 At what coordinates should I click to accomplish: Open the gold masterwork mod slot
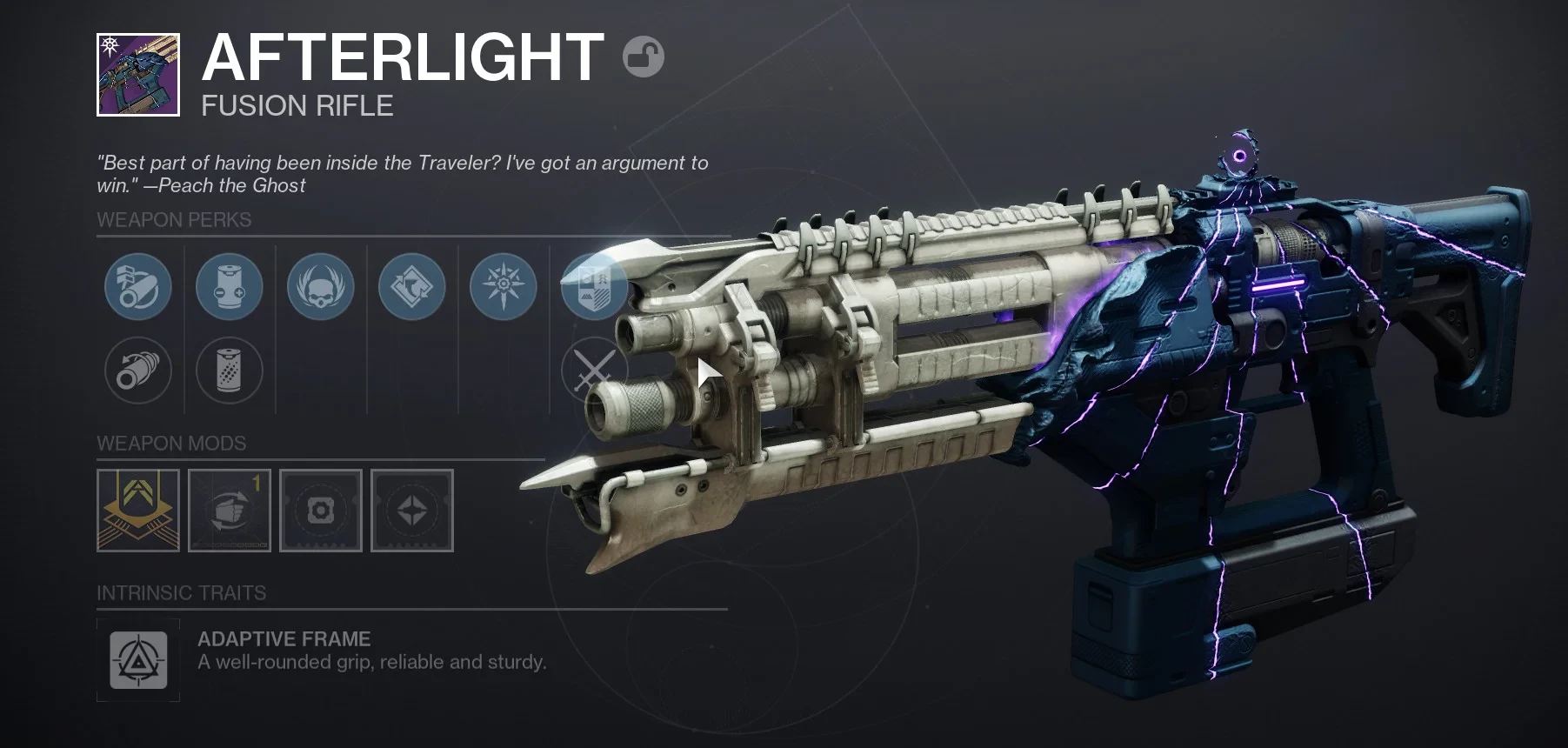[x=138, y=511]
